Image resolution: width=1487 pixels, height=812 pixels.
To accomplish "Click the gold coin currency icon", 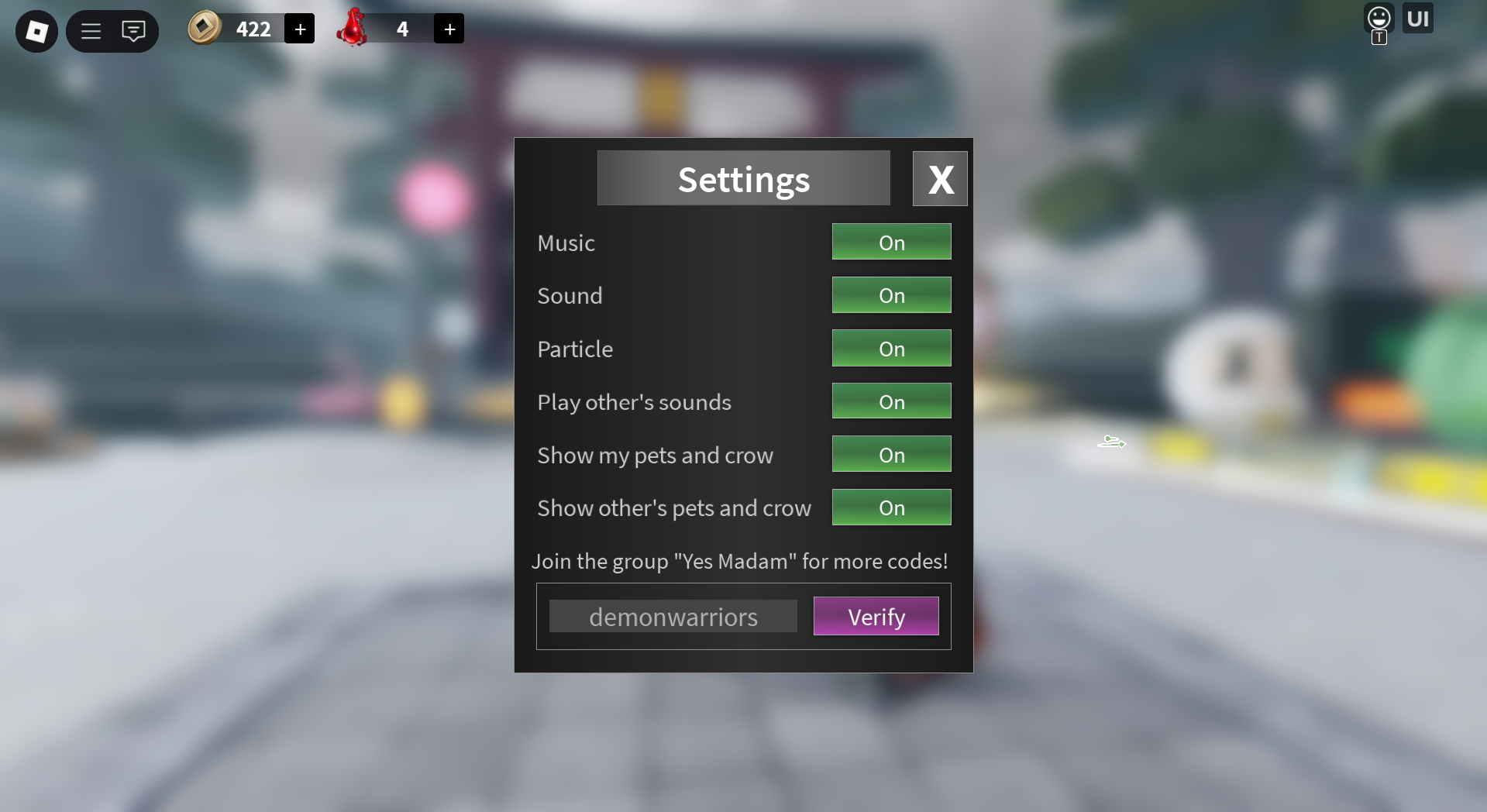I will pyautogui.click(x=204, y=29).
